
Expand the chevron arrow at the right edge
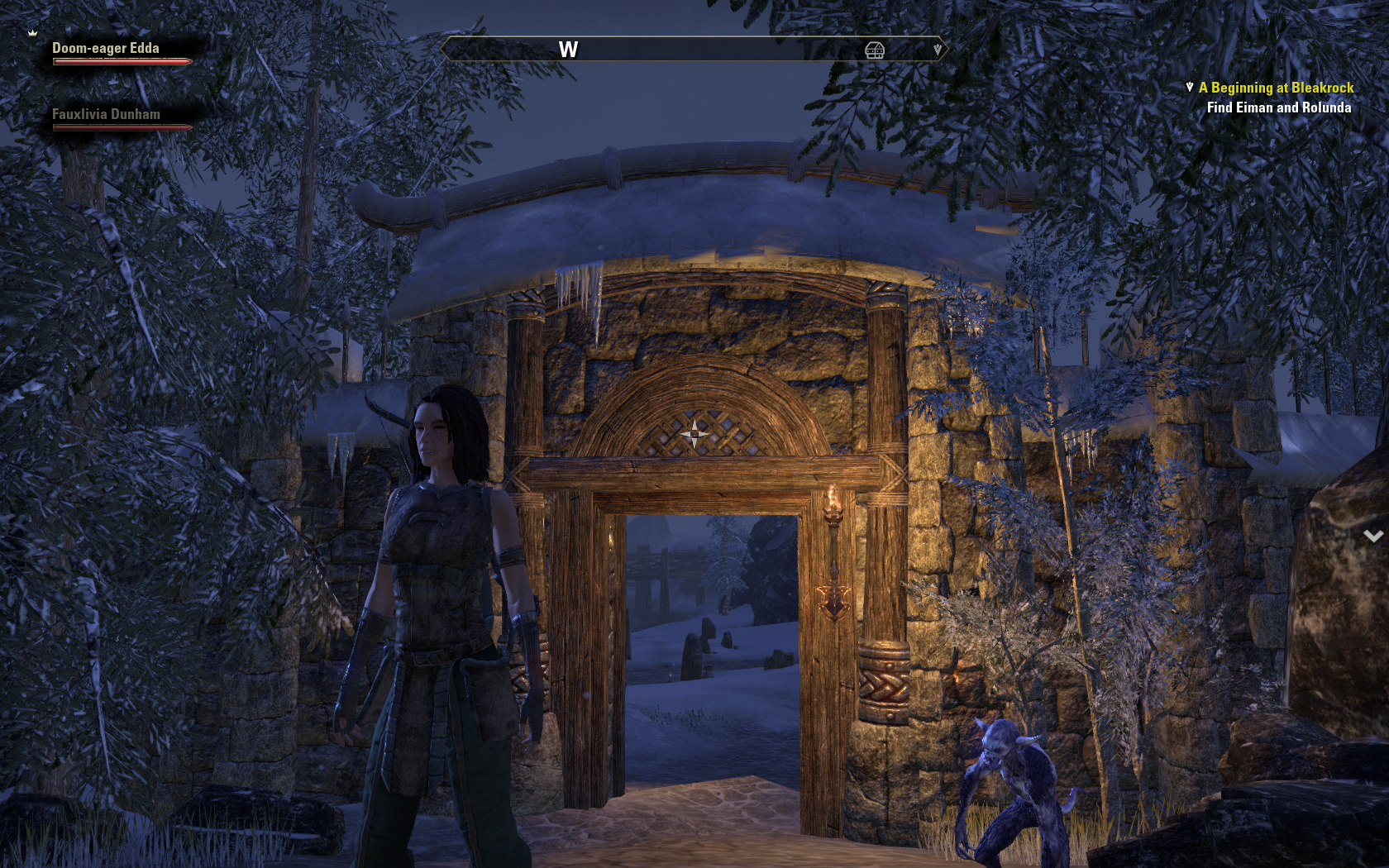pyautogui.click(x=1372, y=537)
